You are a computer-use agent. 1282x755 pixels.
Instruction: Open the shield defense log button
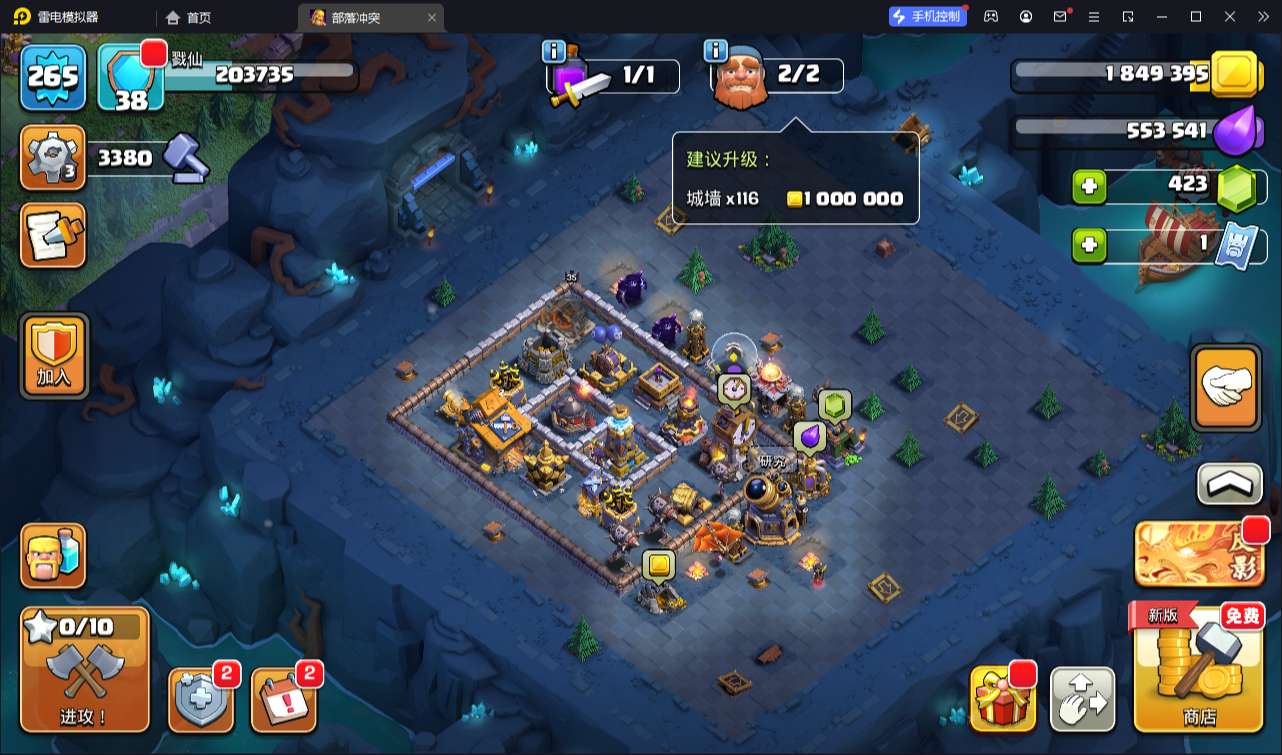[x=201, y=699]
